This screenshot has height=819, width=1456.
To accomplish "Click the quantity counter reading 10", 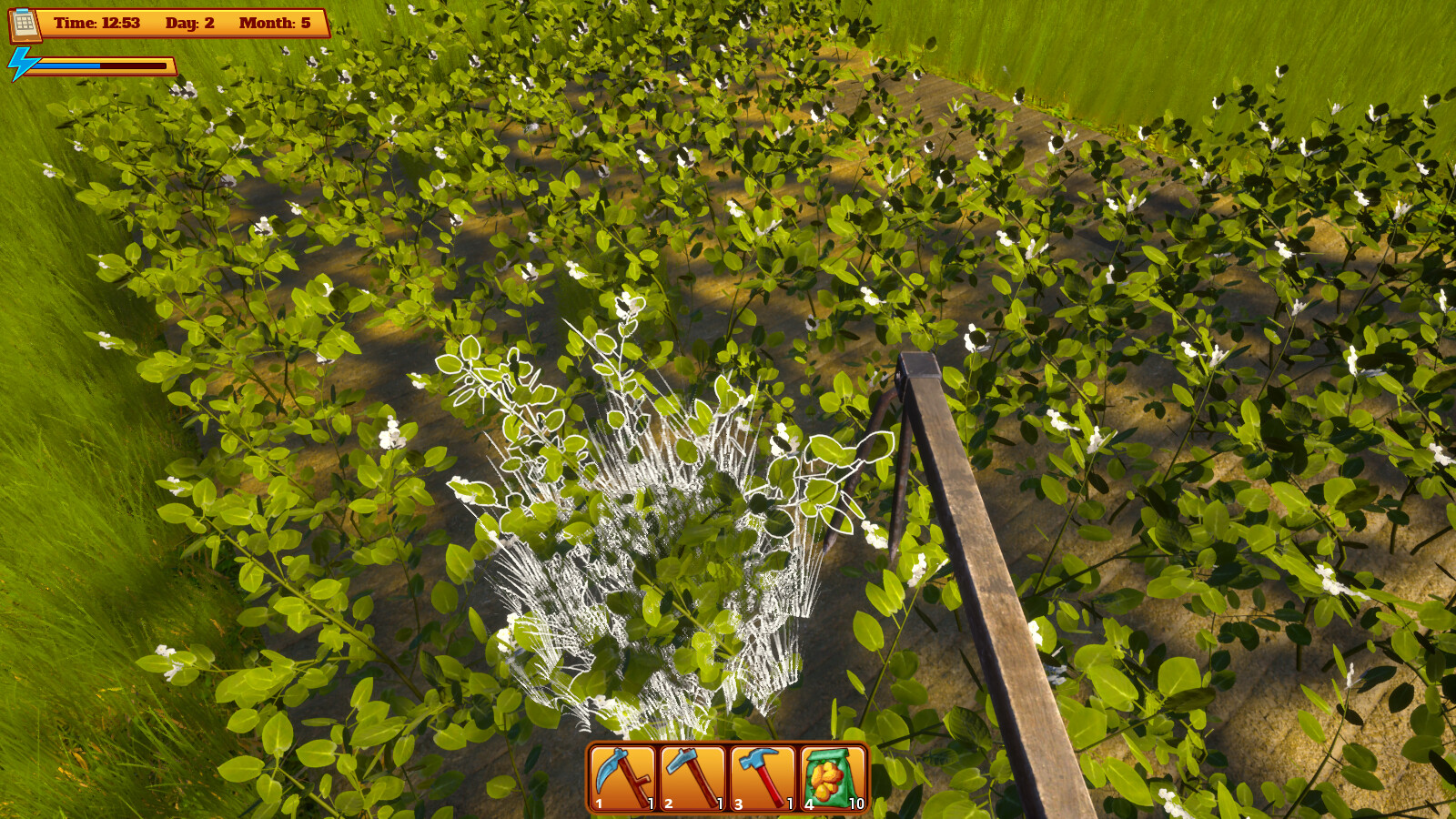I will coord(855,804).
